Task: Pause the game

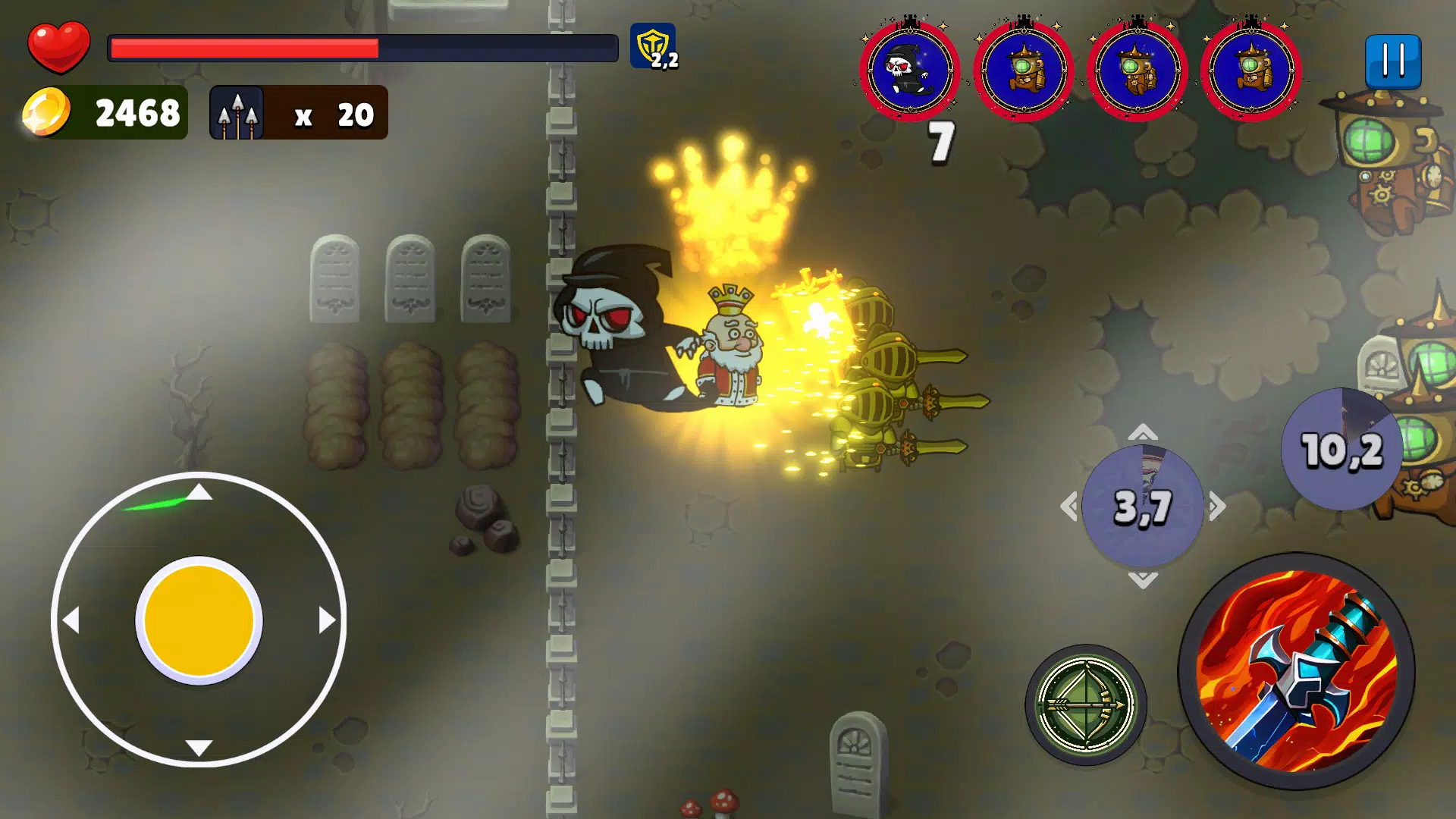Action: (1393, 61)
